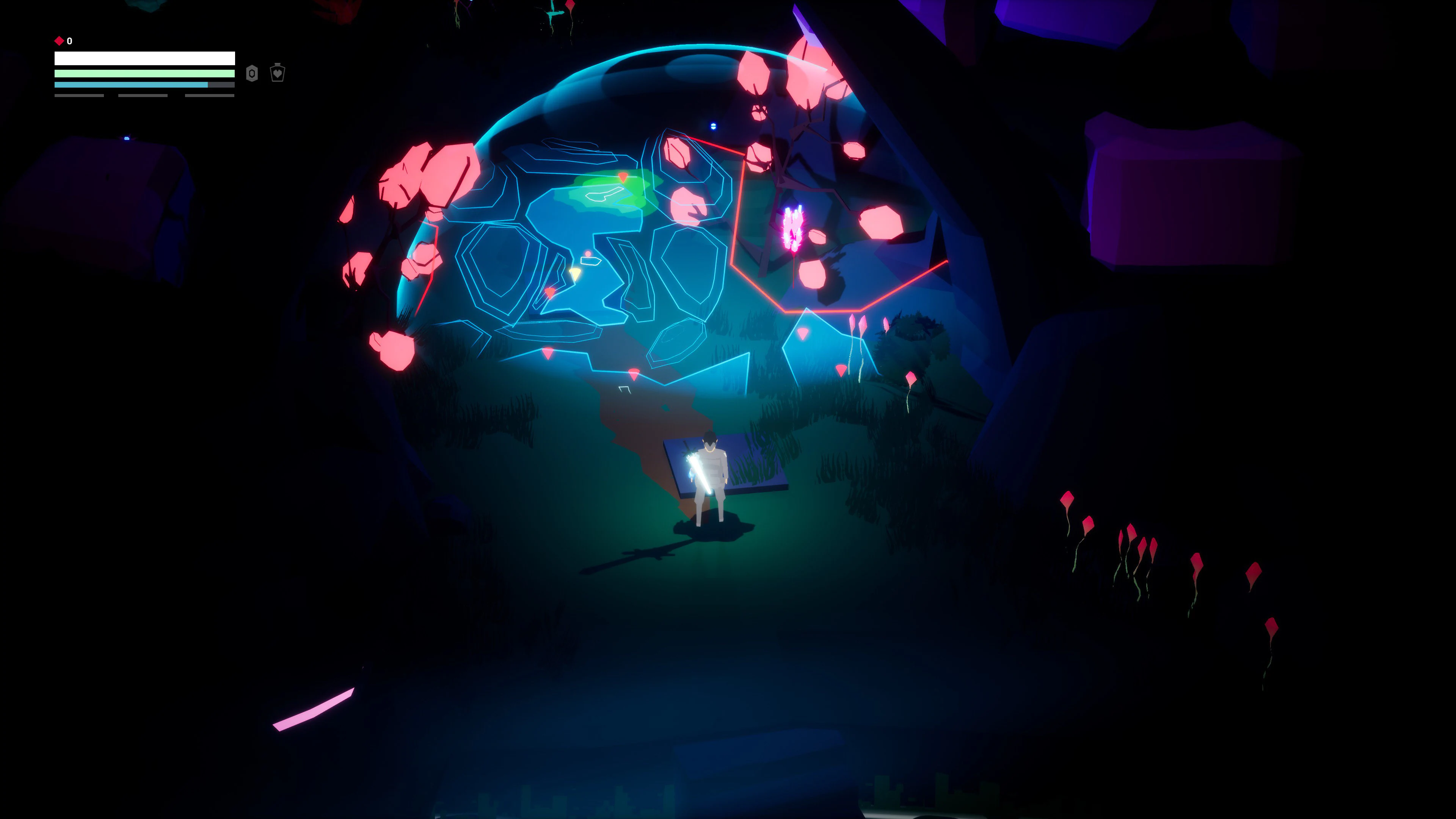1456x819 pixels.
Task: Click the red pin marker near the green zone
Action: point(623,177)
